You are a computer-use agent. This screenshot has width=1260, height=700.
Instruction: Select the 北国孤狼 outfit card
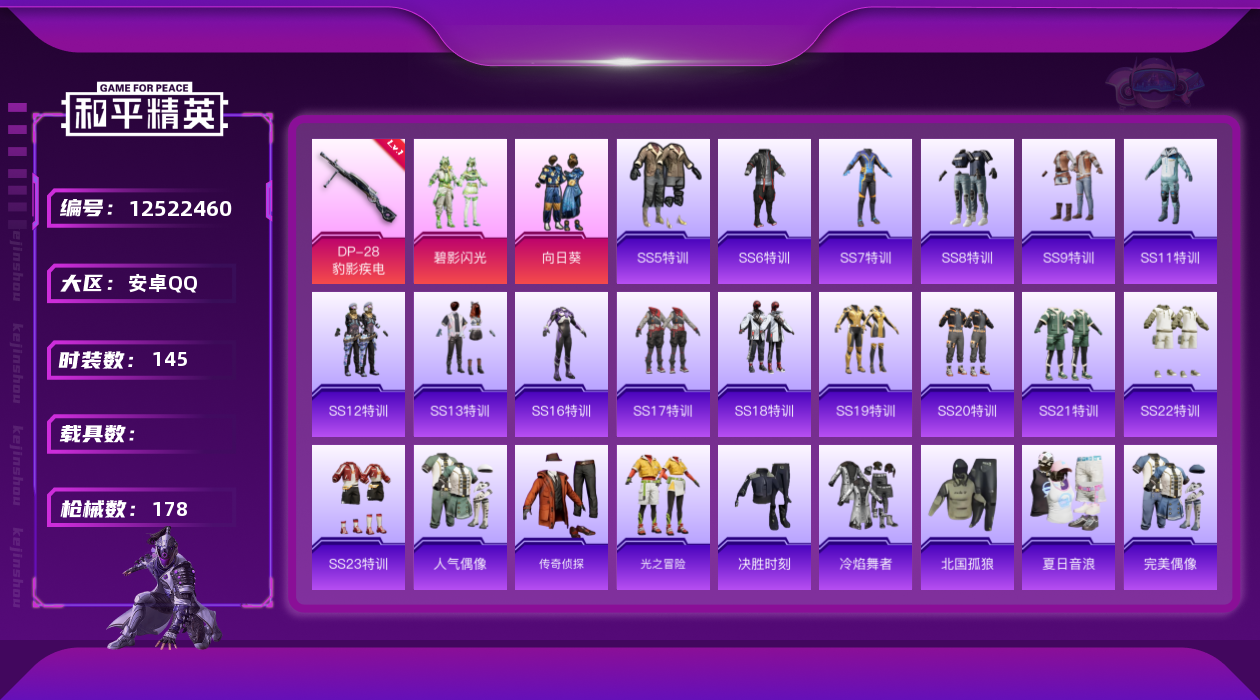967,517
